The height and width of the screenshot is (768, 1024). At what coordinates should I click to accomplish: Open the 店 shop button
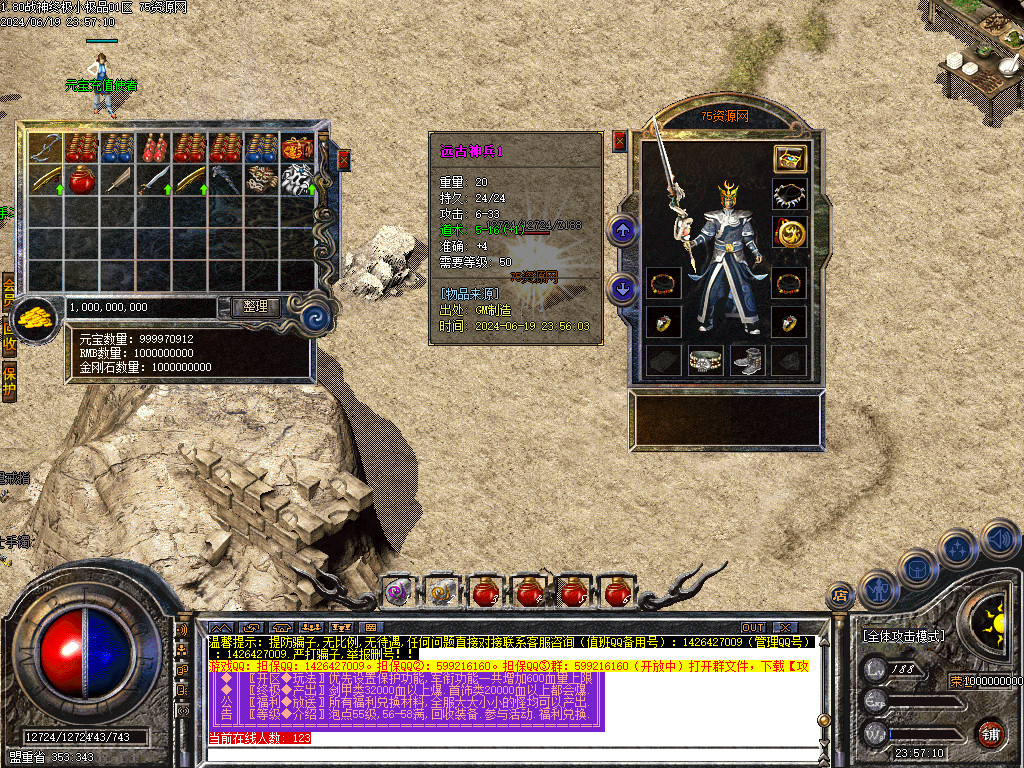[x=840, y=597]
